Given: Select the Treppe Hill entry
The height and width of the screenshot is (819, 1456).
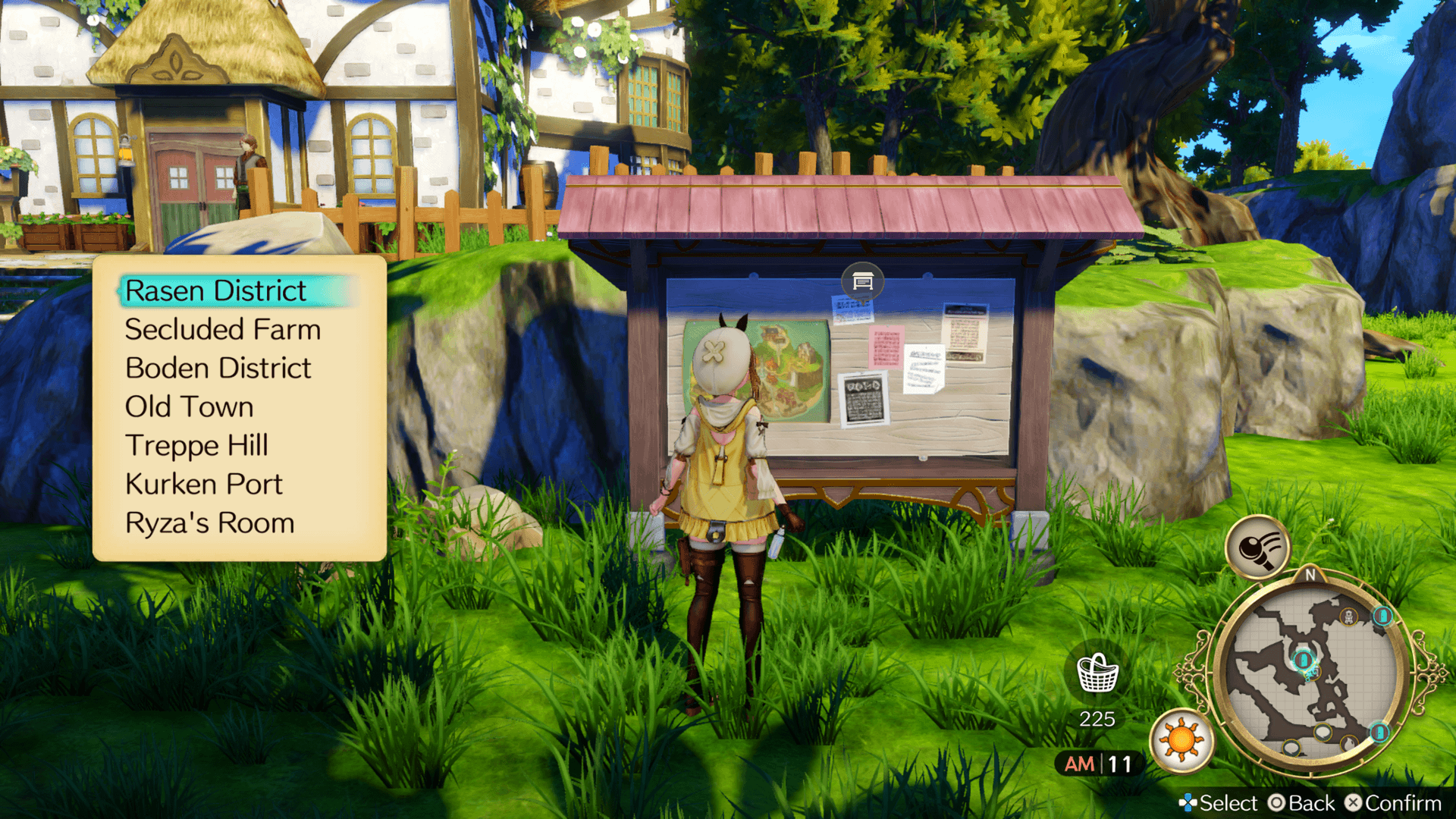Looking at the screenshot, I should pyautogui.click(x=197, y=446).
